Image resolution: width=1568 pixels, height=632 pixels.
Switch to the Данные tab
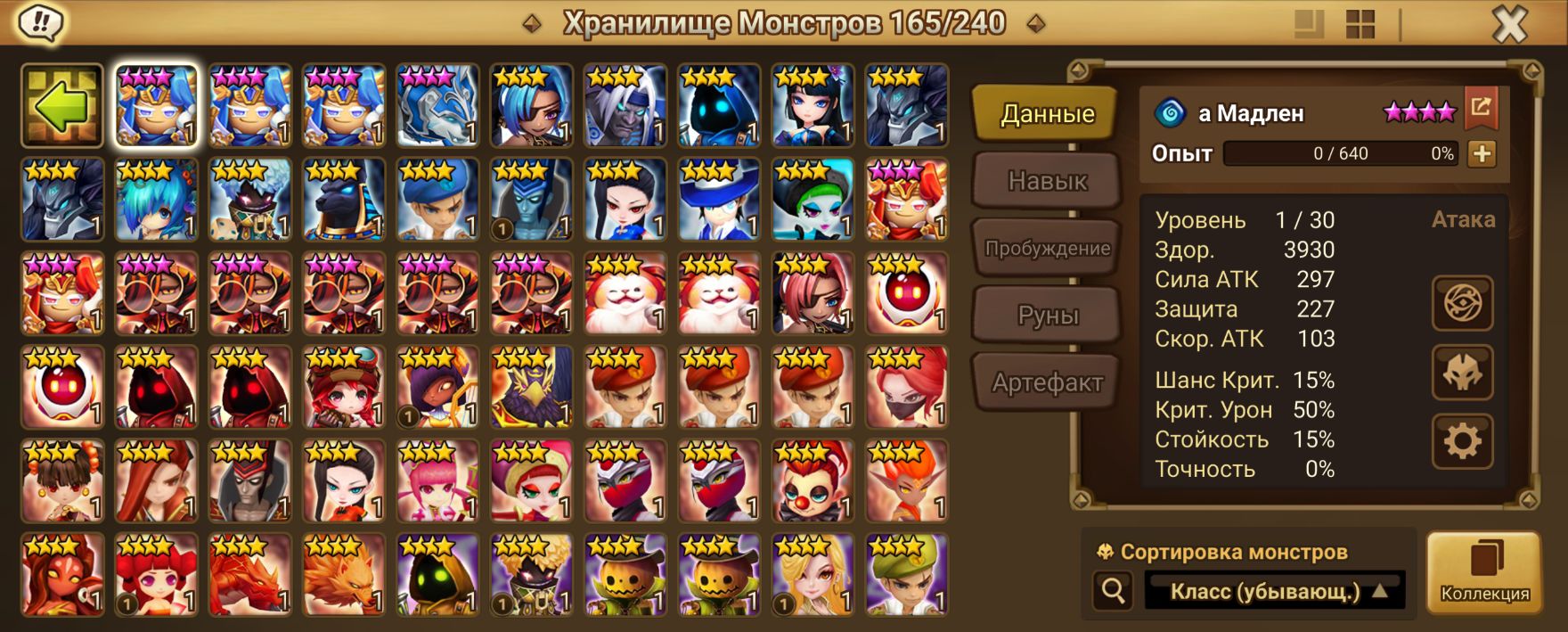click(1047, 114)
